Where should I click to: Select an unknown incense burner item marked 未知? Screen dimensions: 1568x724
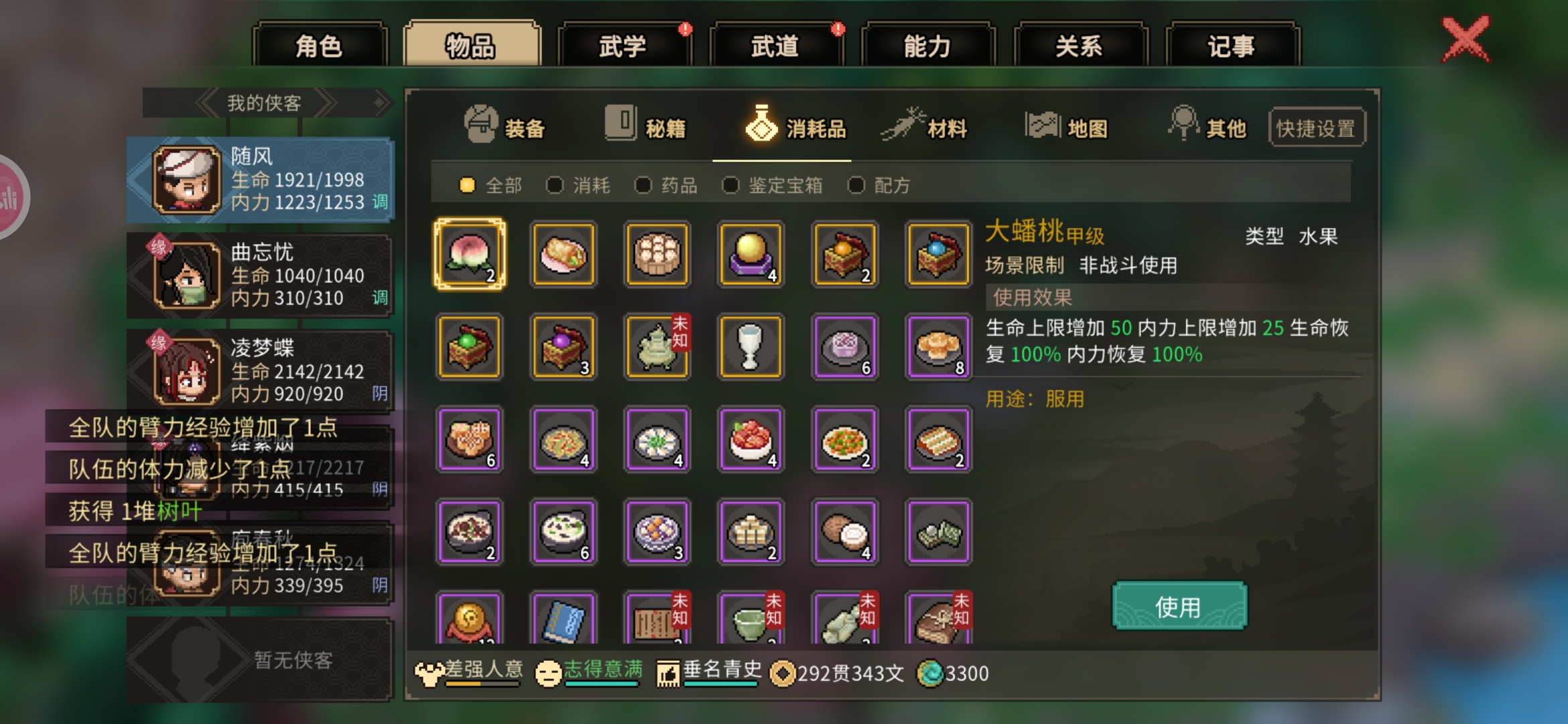tap(657, 347)
